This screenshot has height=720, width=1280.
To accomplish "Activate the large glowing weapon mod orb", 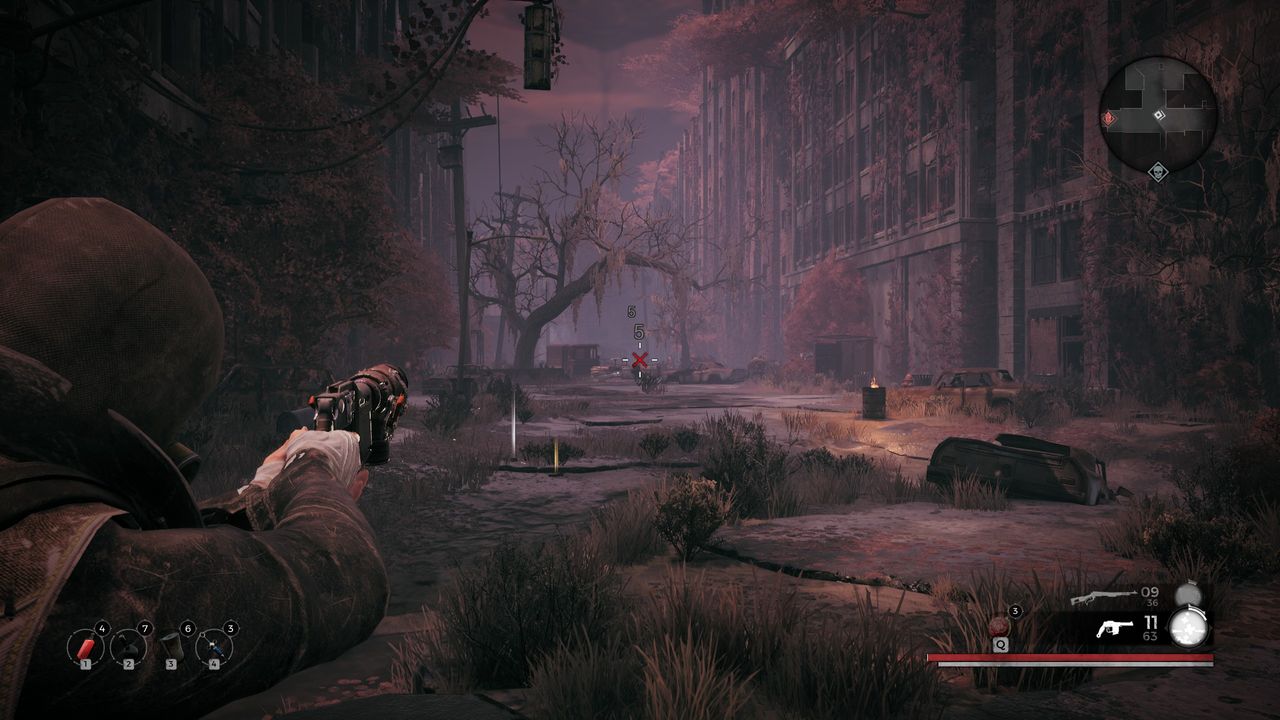I will click(x=1189, y=628).
